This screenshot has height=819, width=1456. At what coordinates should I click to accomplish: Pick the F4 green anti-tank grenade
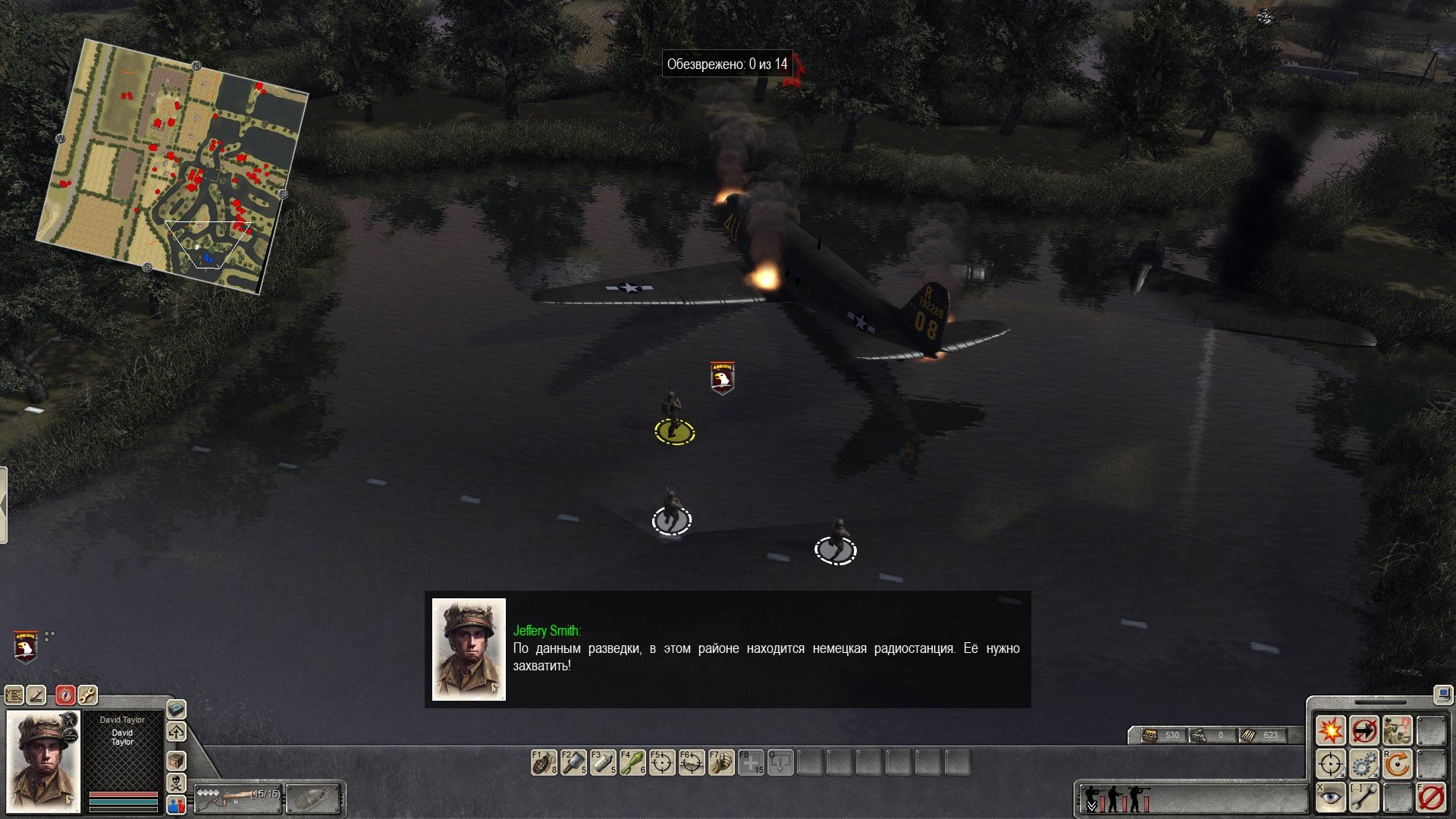tap(632, 762)
